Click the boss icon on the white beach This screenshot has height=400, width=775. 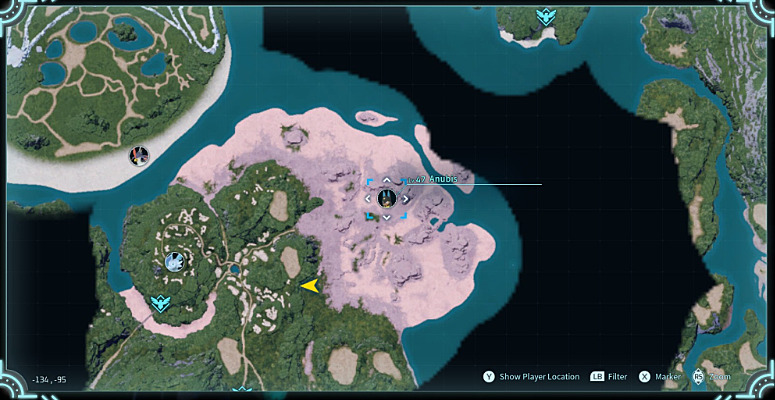pyautogui.click(x=139, y=155)
